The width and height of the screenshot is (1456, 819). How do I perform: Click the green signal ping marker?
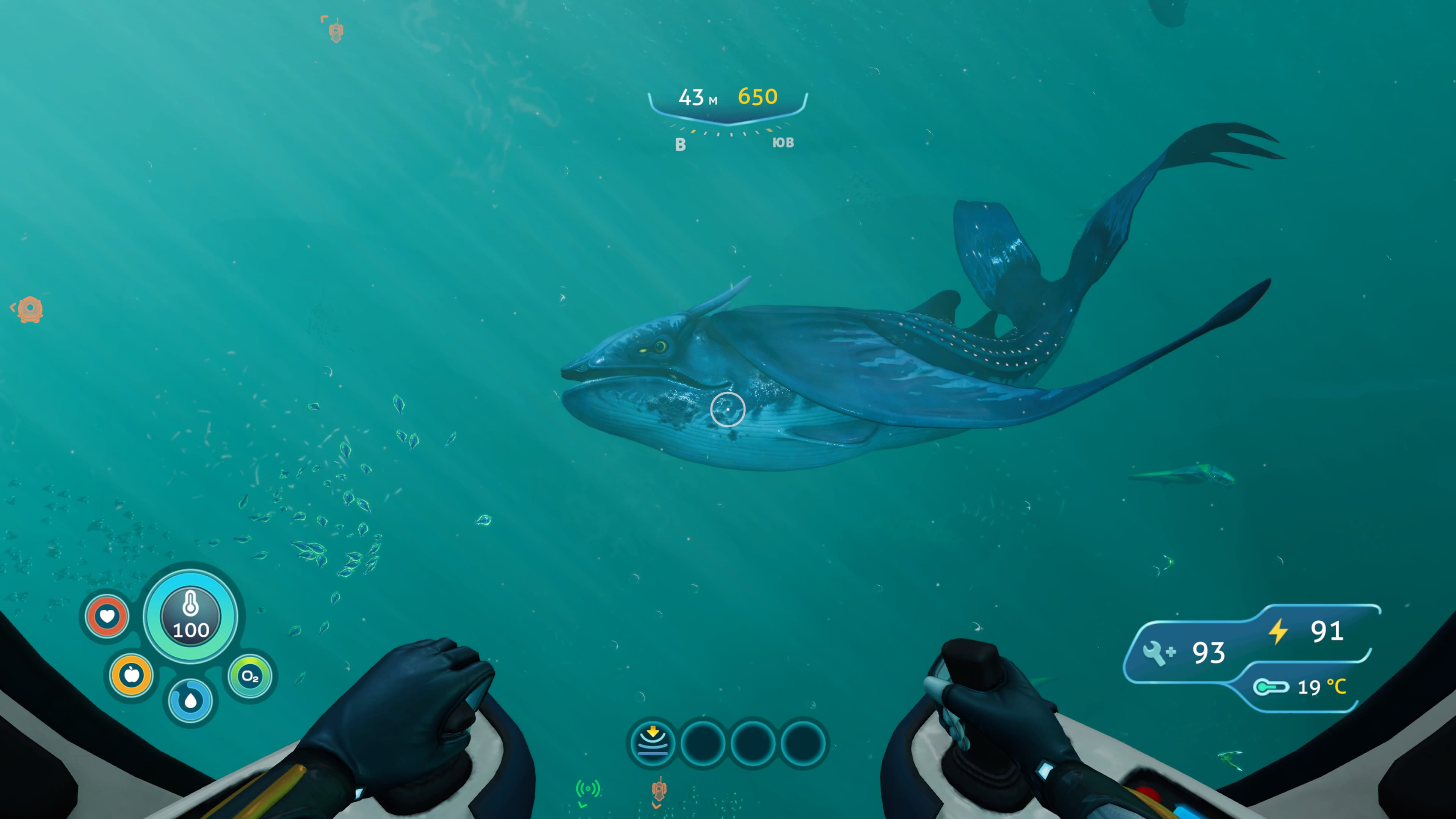click(587, 789)
